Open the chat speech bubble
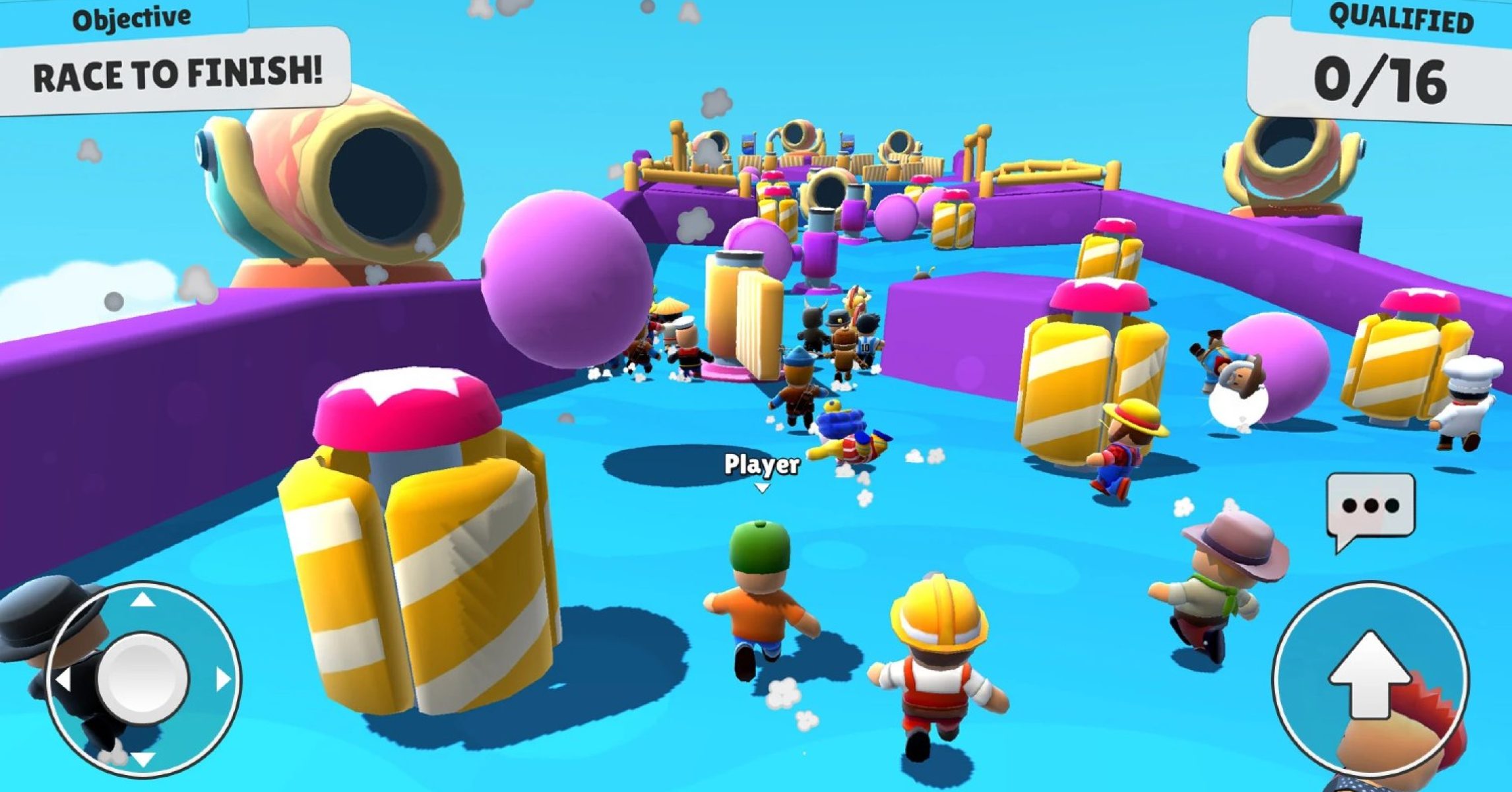The height and width of the screenshot is (792, 1512). coord(1371,506)
